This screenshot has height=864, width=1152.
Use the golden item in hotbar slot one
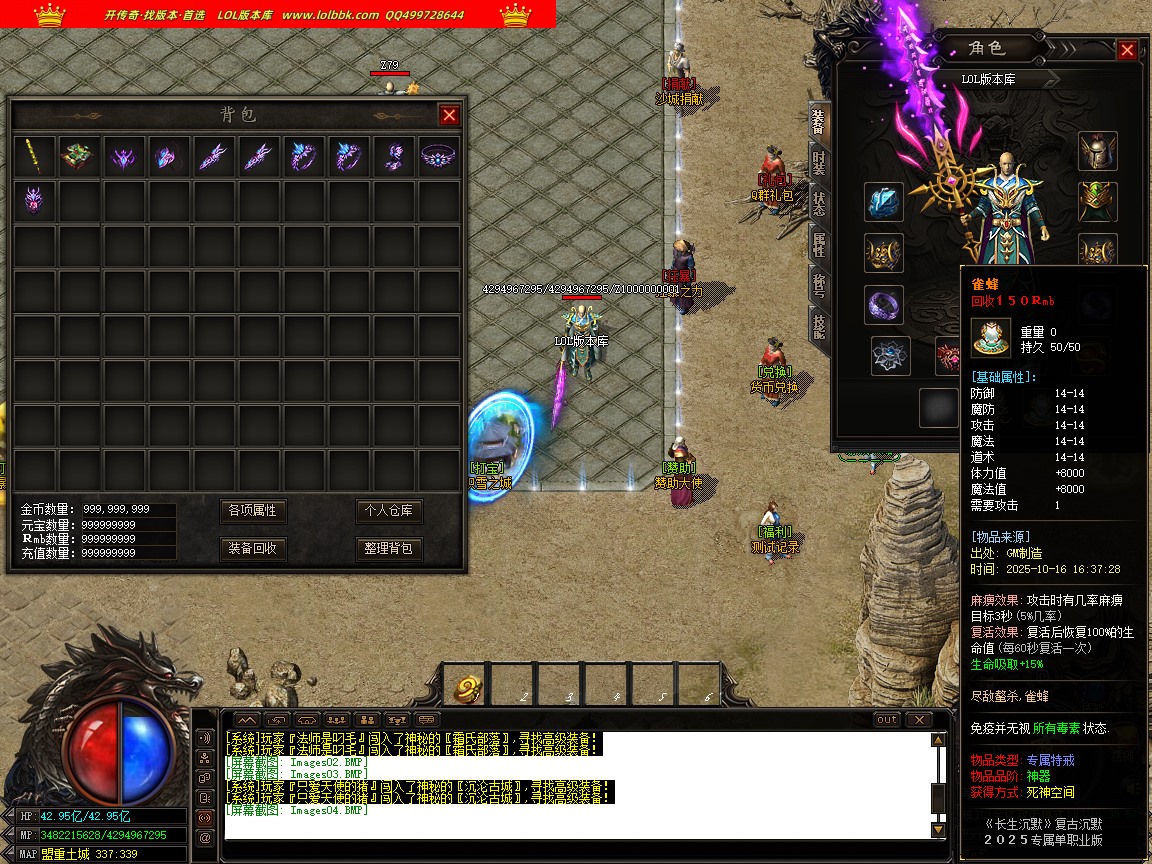pyautogui.click(x=468, y=688)
